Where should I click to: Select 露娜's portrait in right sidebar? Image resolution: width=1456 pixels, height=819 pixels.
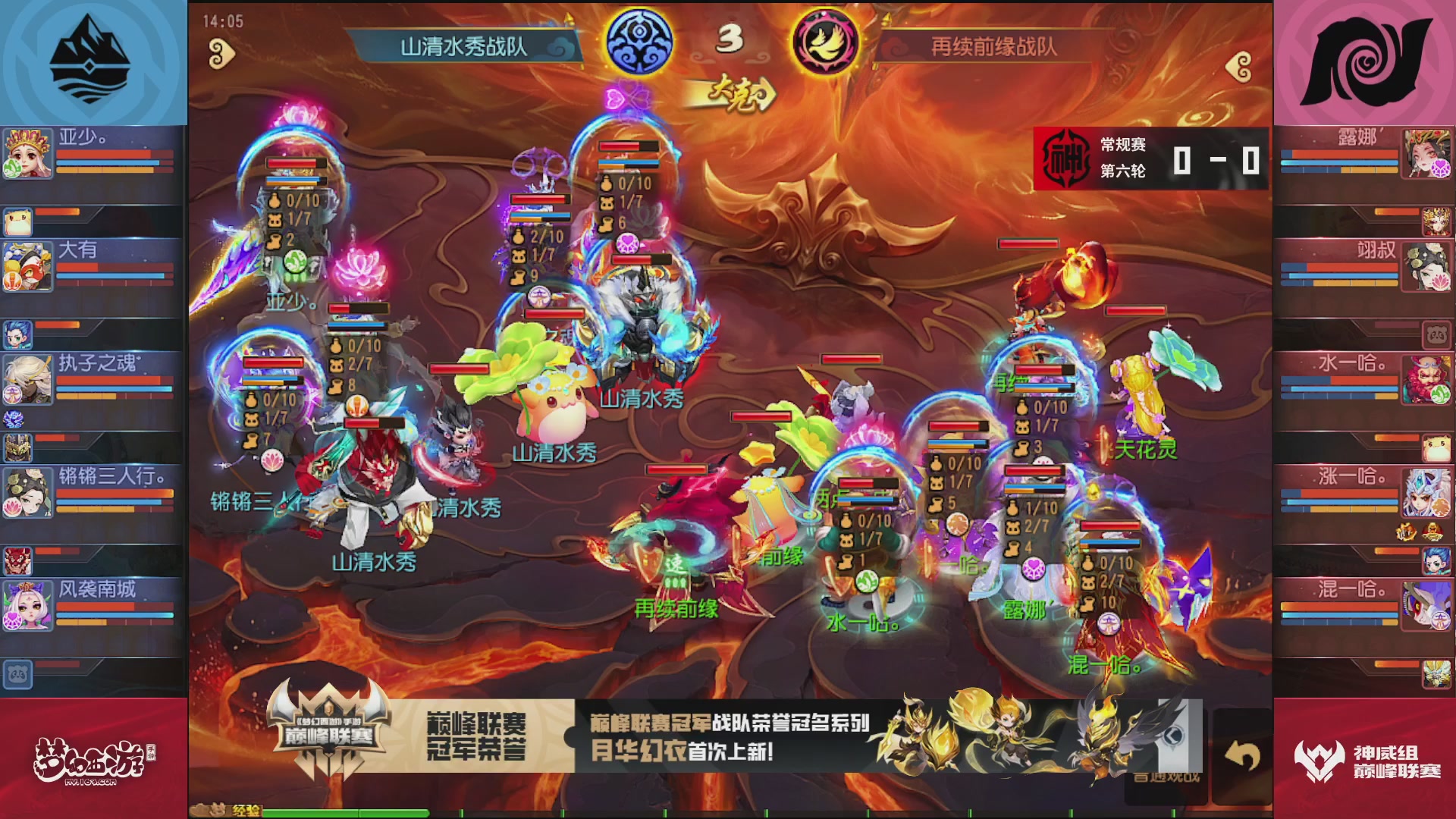(x=1428, y=153)
